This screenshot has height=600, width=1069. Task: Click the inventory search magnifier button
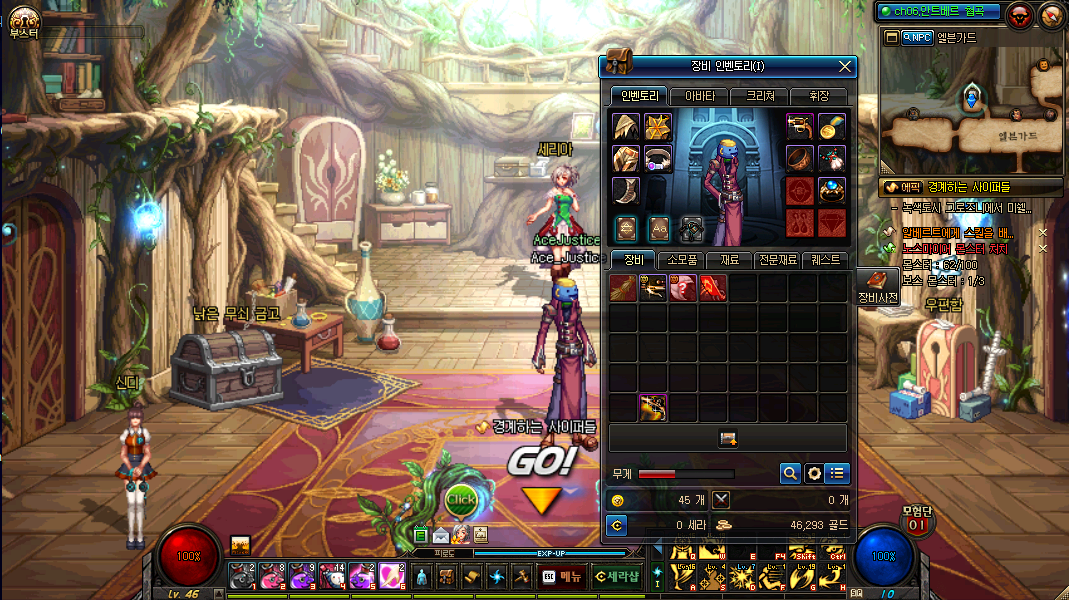[x=790, y=473]
